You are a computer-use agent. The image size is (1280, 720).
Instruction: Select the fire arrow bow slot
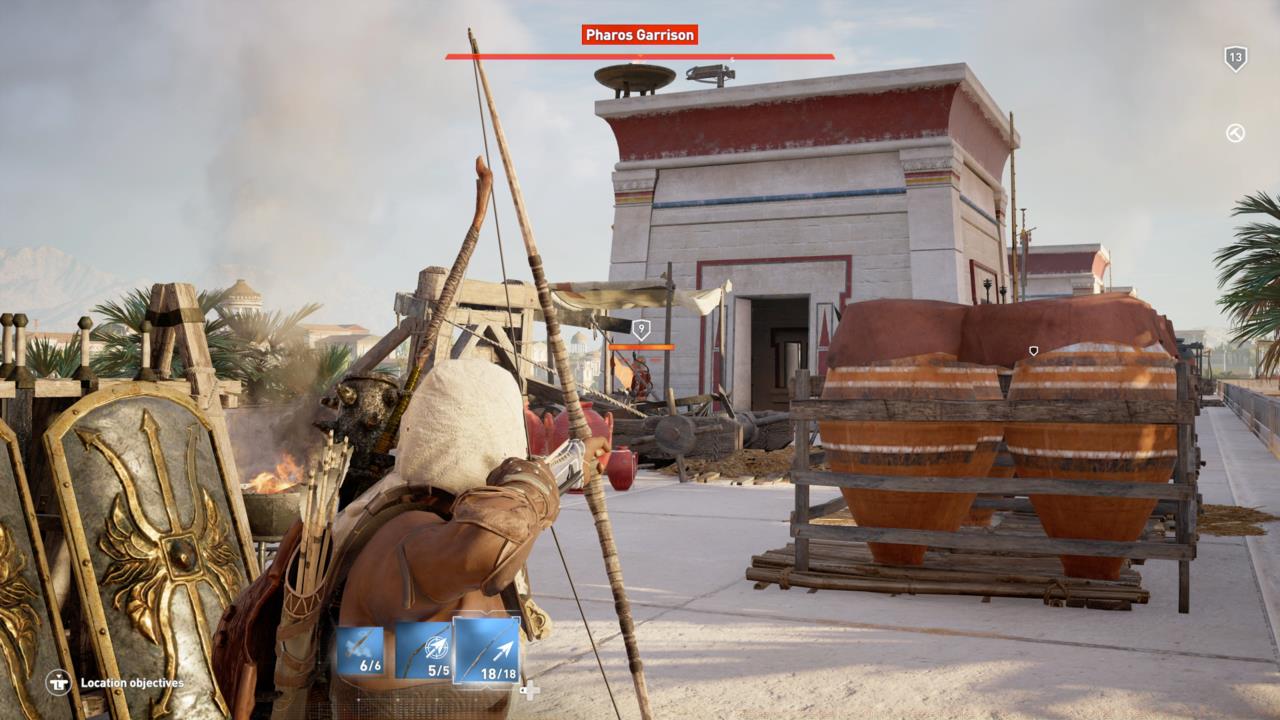(359, 650)
